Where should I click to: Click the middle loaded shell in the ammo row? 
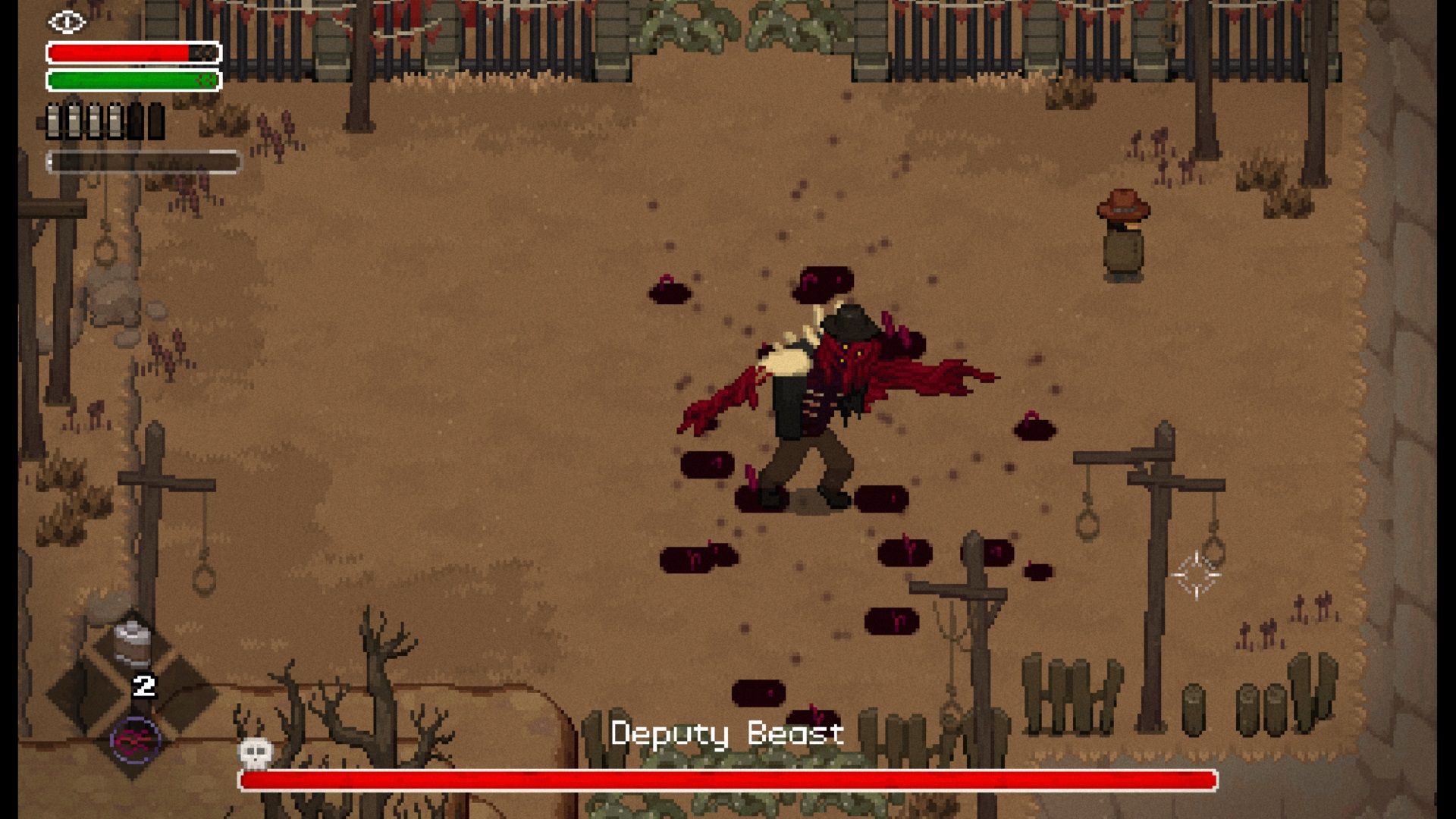(x=95, y=120)
